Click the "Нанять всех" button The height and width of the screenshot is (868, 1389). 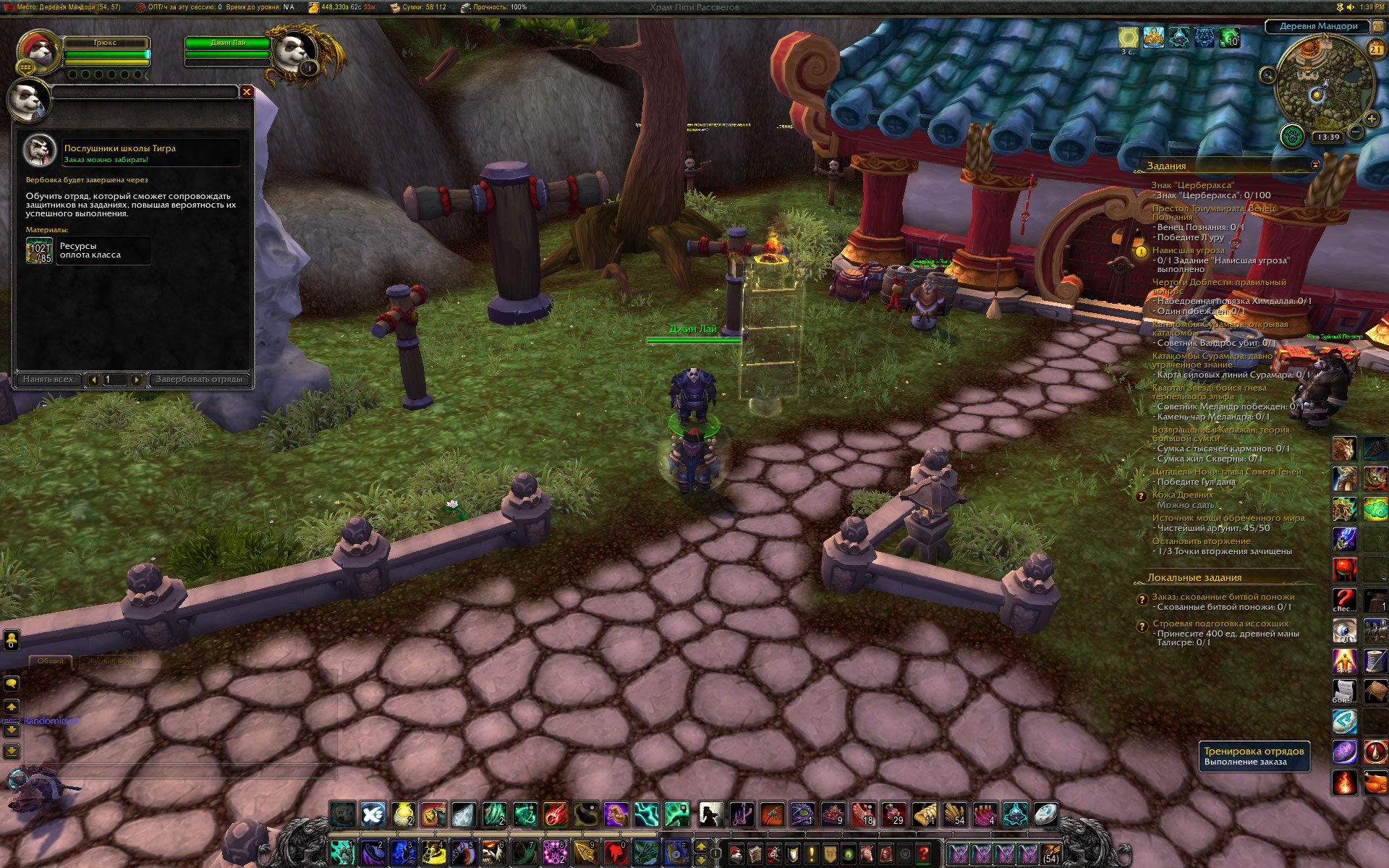point(48,379)
